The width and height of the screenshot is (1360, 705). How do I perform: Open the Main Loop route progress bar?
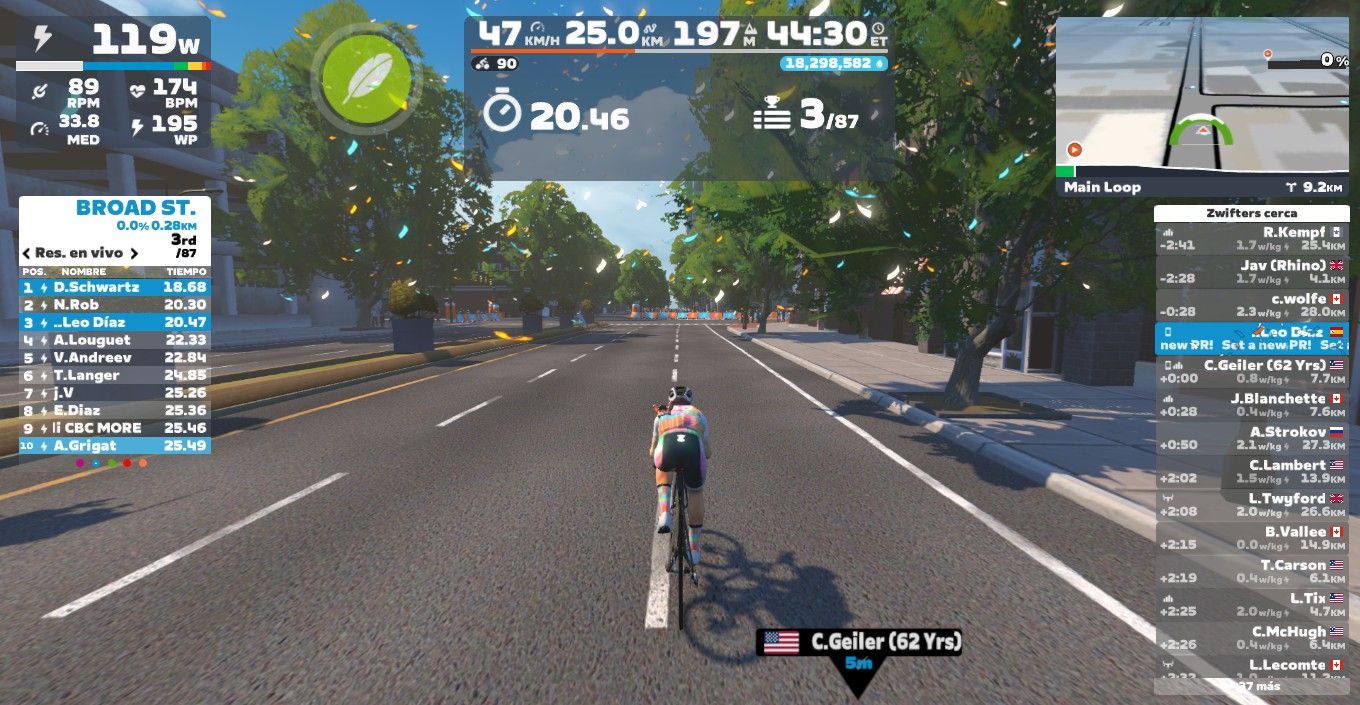1202,186
